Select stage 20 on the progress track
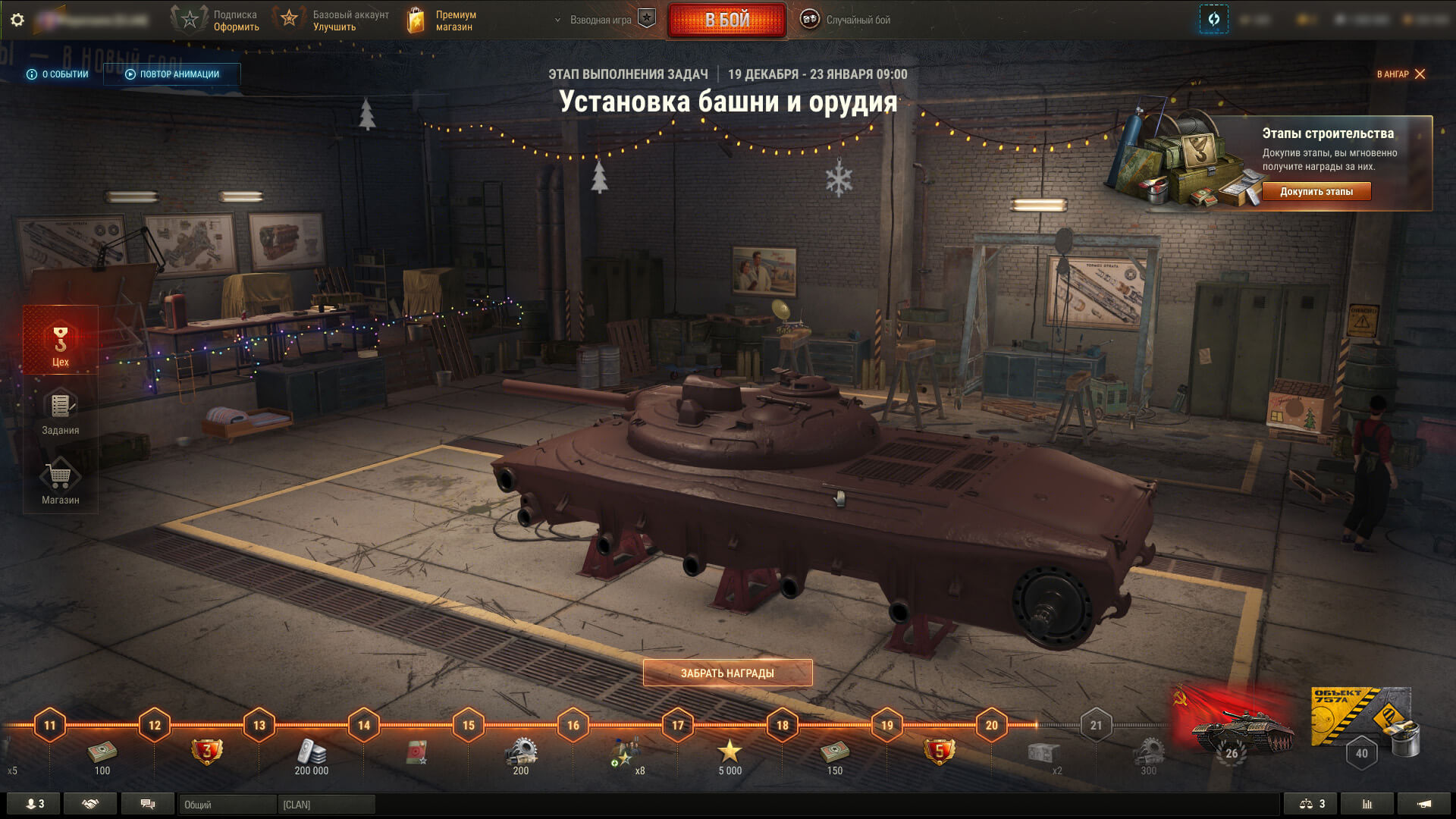 991,726
